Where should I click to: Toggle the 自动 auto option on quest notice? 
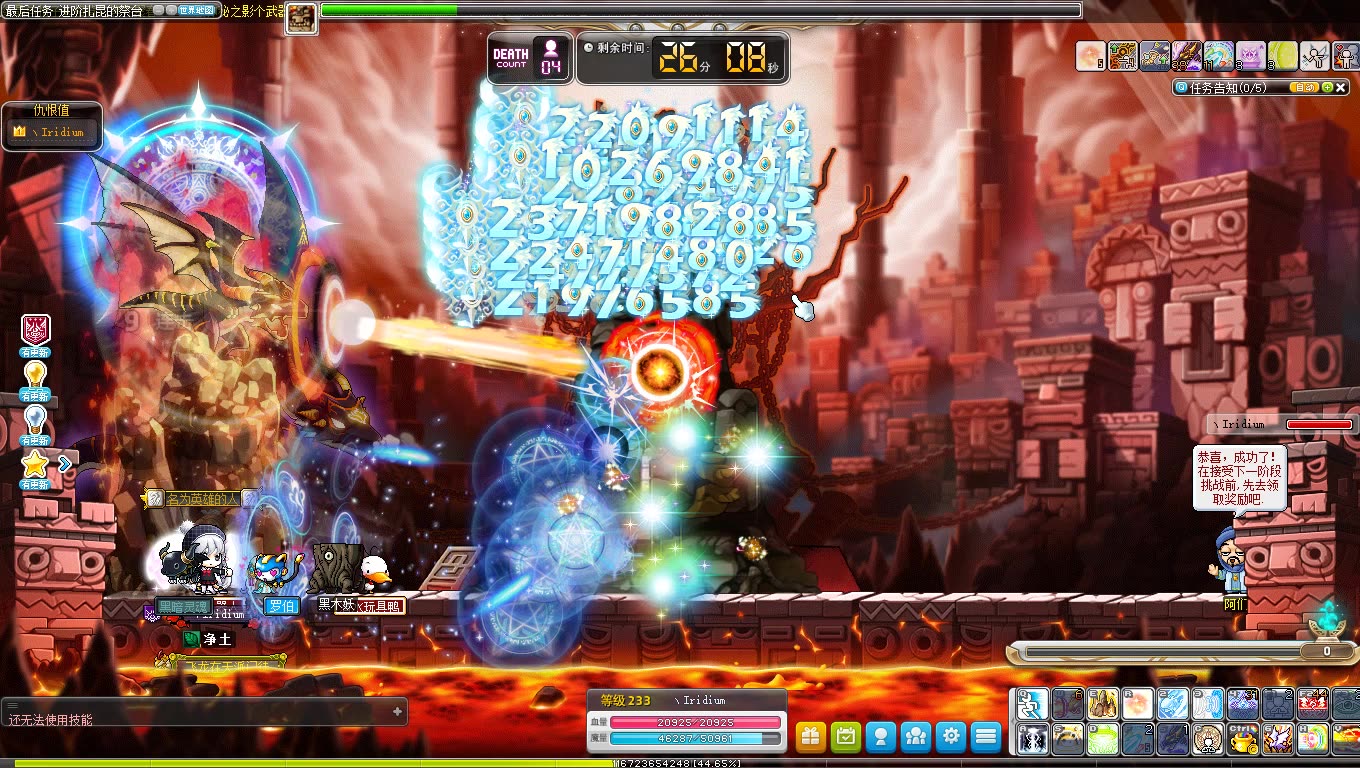[1304, 87]
